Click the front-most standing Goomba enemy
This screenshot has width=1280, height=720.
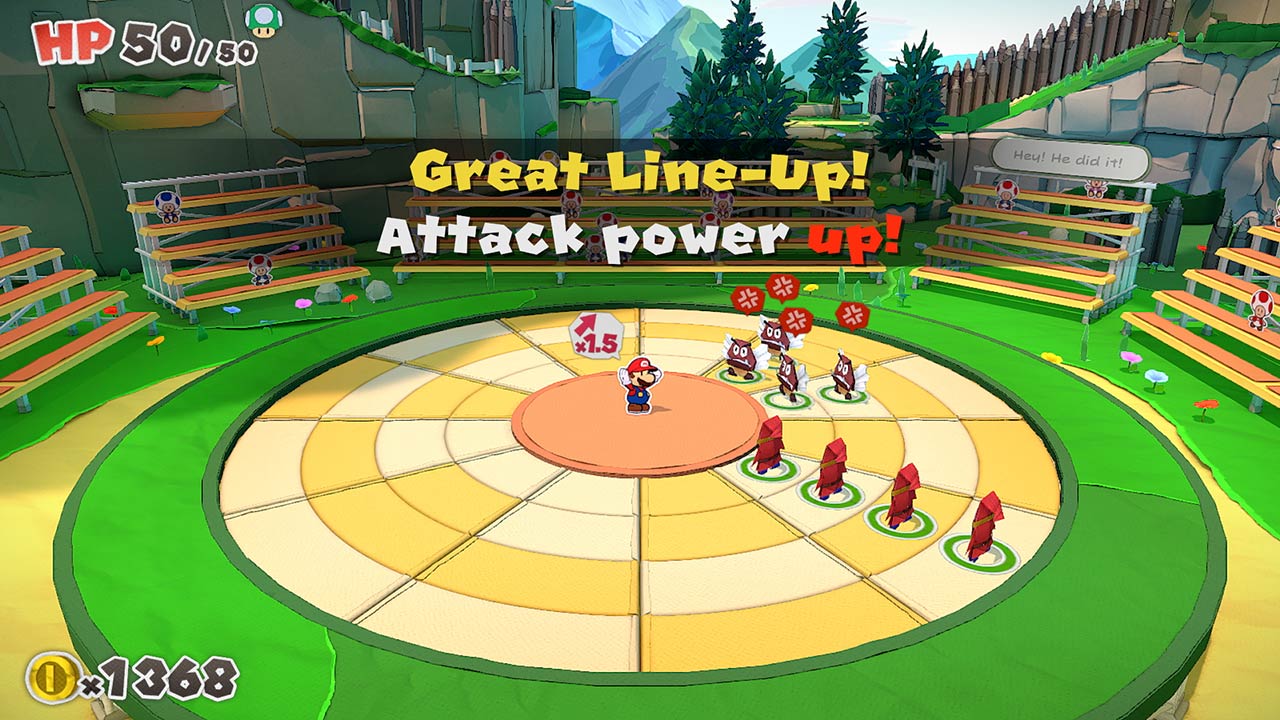788,377
